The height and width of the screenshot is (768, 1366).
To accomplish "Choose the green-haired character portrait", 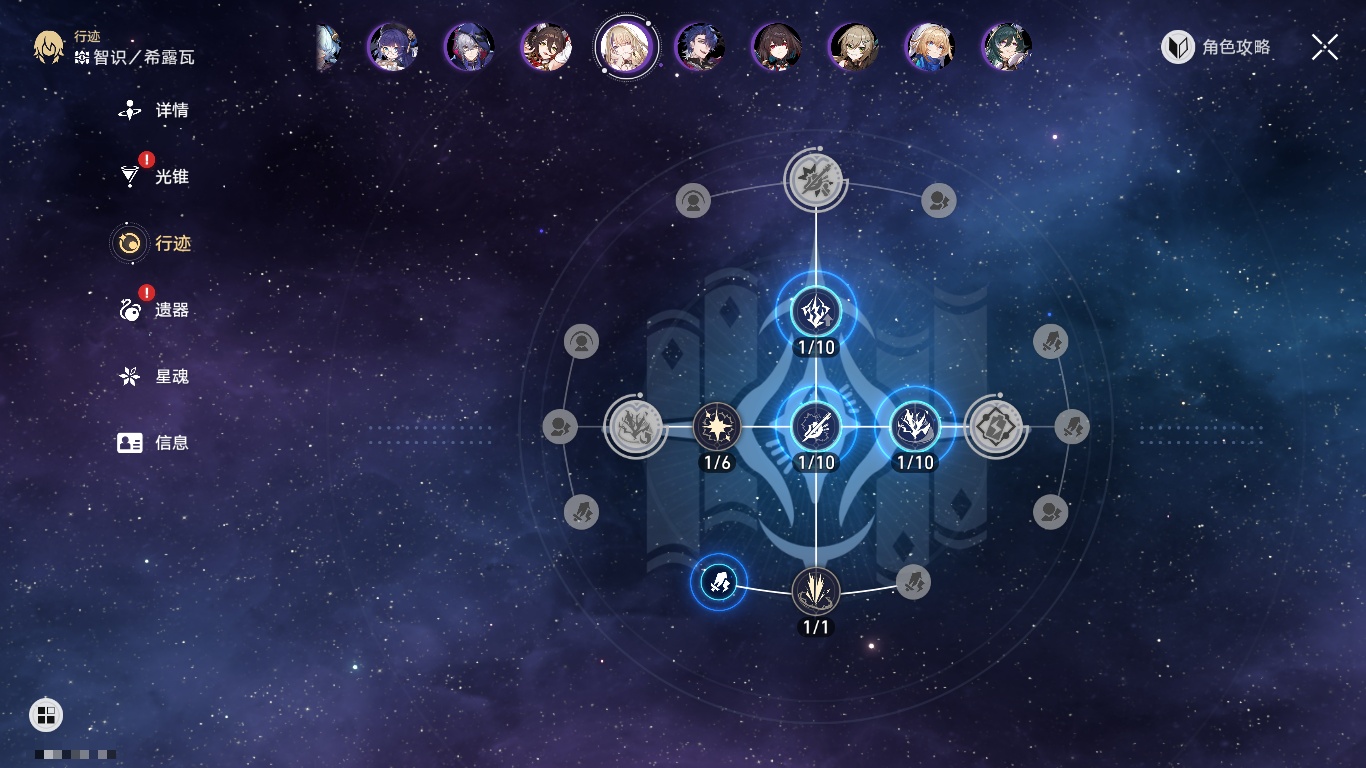I will 1006,47.
